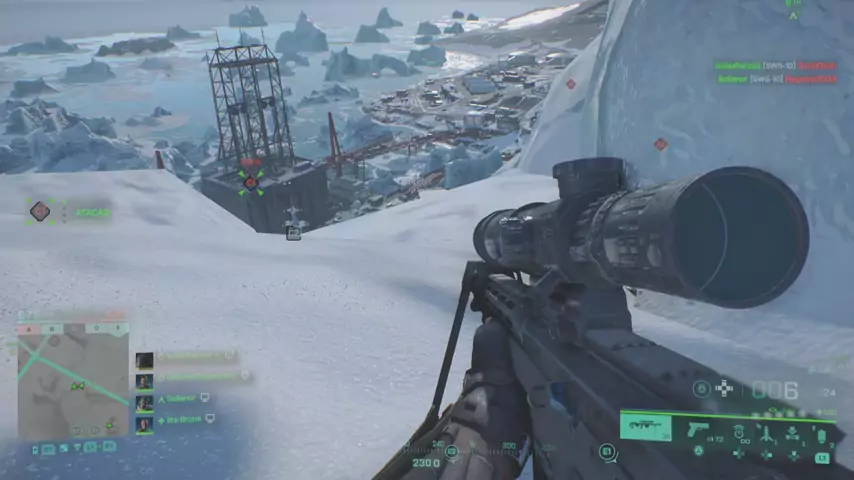
Task: Click the top squad member portrait
Action: tap(145, 360)
